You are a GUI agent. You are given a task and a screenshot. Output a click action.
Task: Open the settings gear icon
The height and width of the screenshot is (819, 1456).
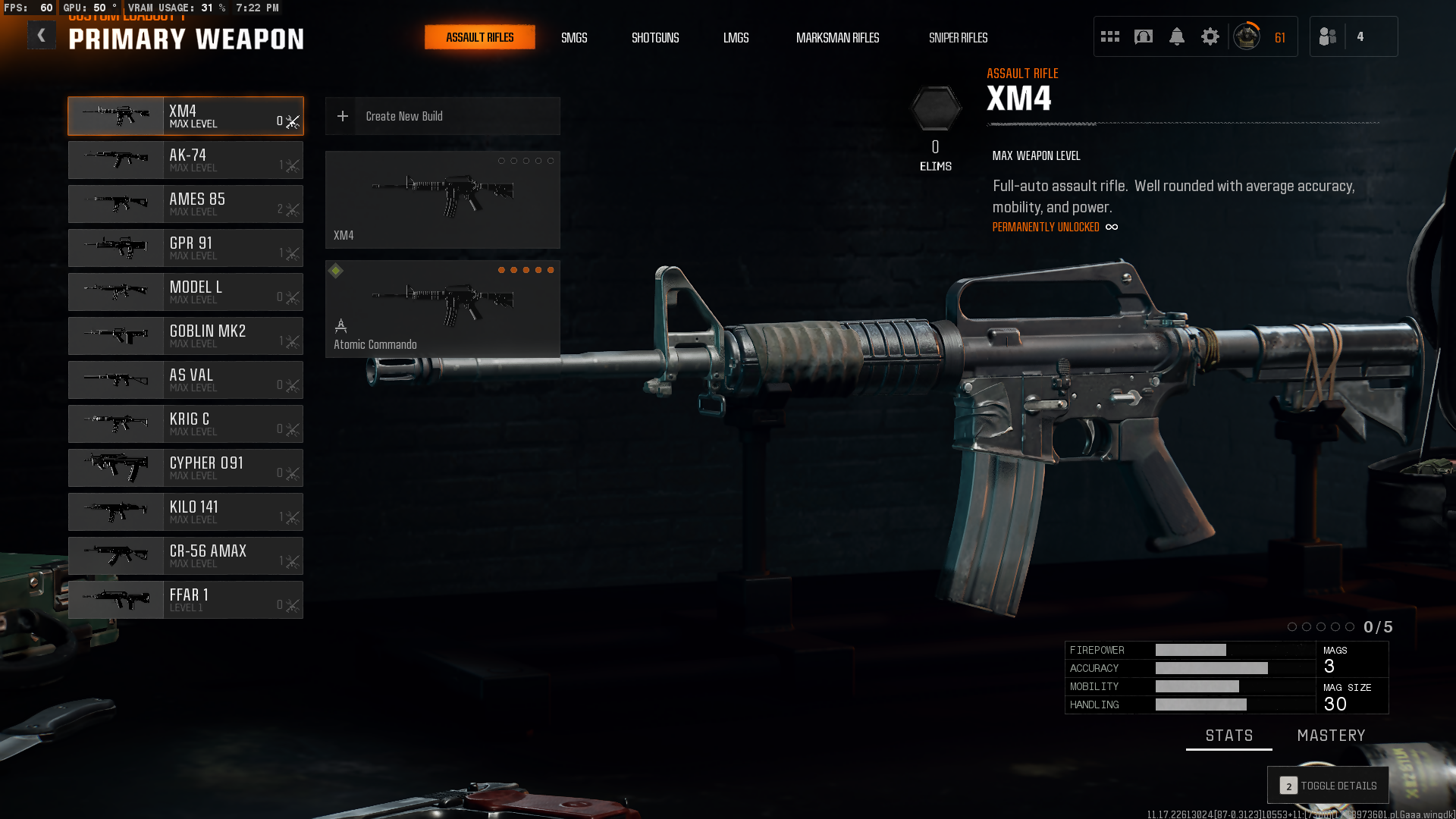pyautogui.click(x=1210, y=36)
